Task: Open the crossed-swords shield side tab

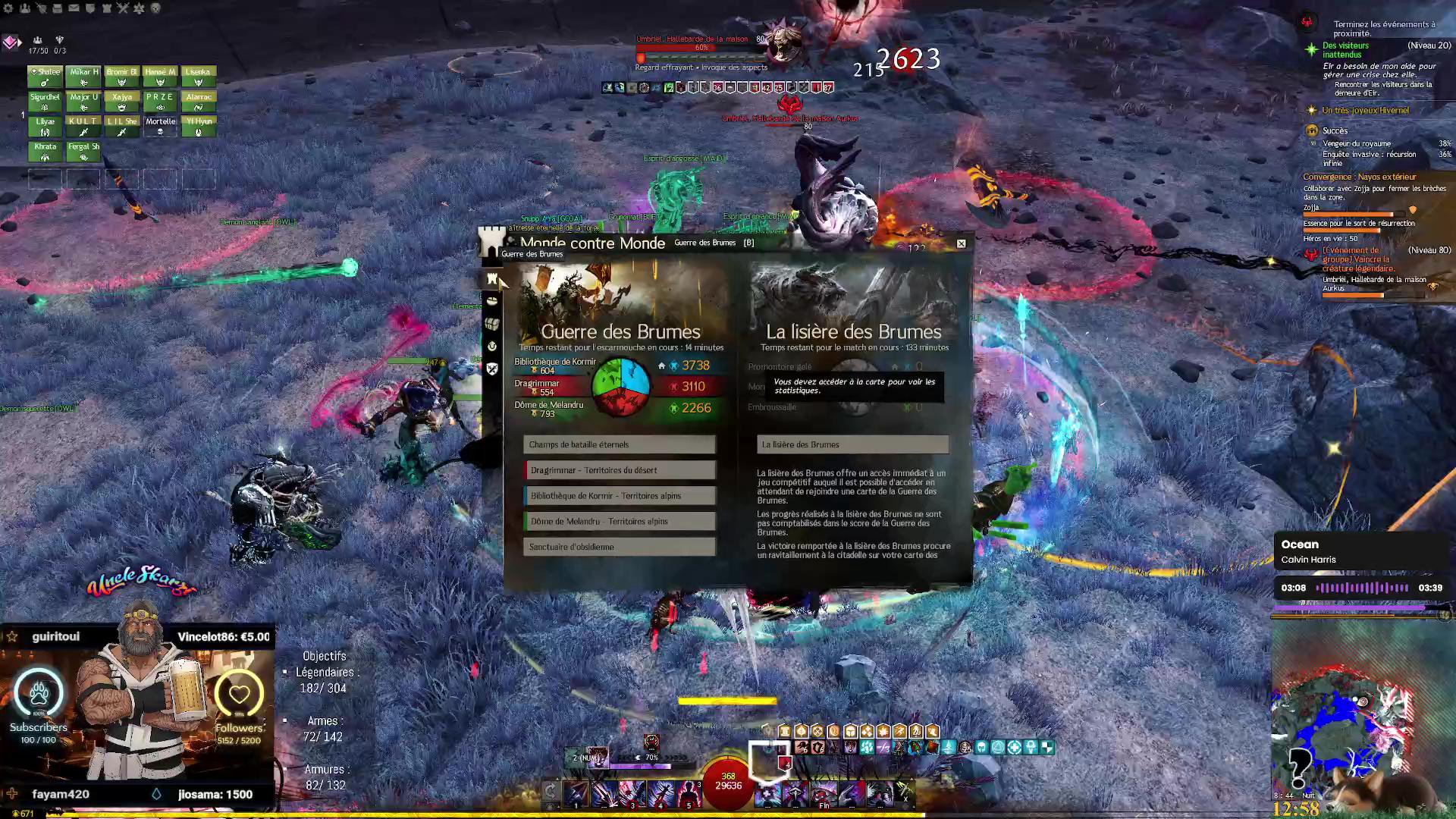Action: pos(492,369)
